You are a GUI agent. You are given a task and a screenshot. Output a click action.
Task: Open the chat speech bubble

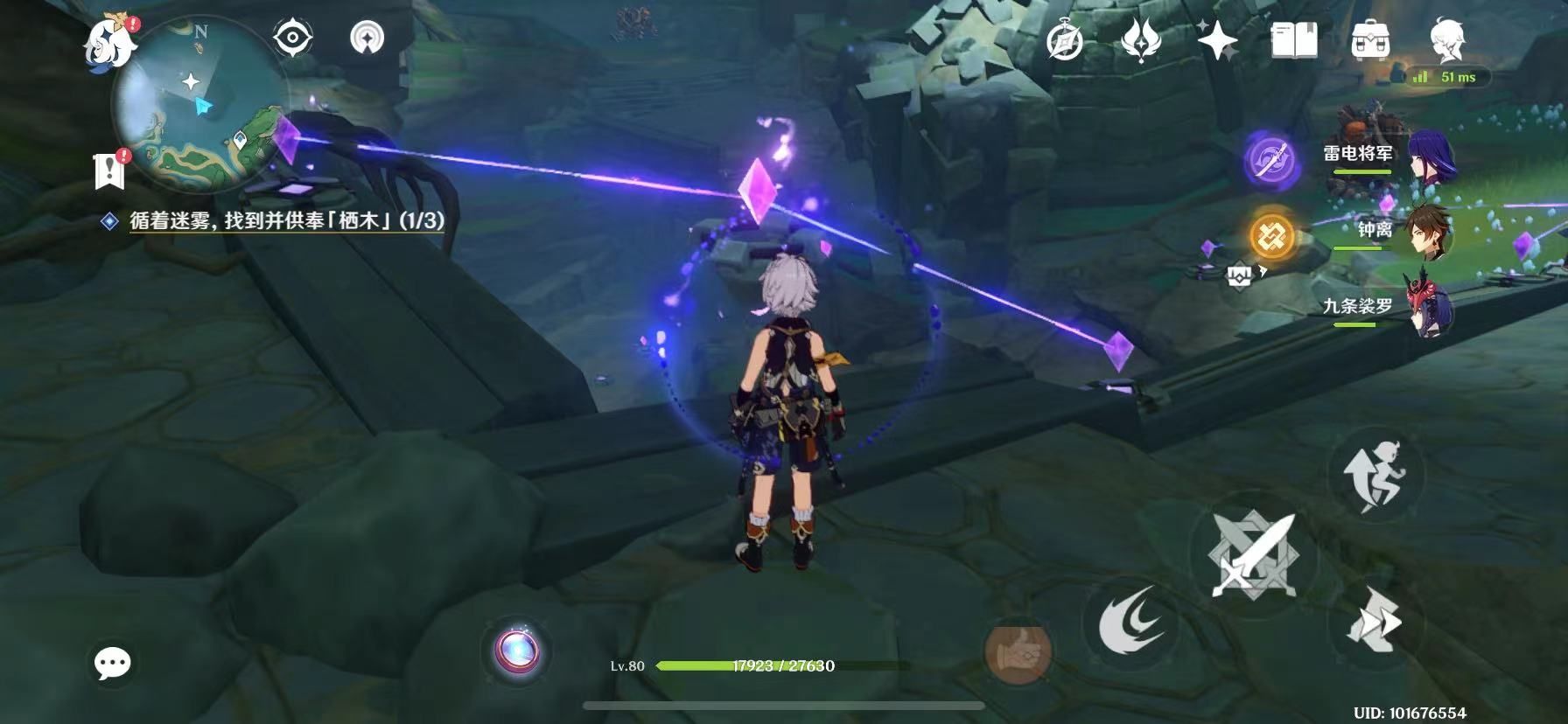tap(112, 664)
